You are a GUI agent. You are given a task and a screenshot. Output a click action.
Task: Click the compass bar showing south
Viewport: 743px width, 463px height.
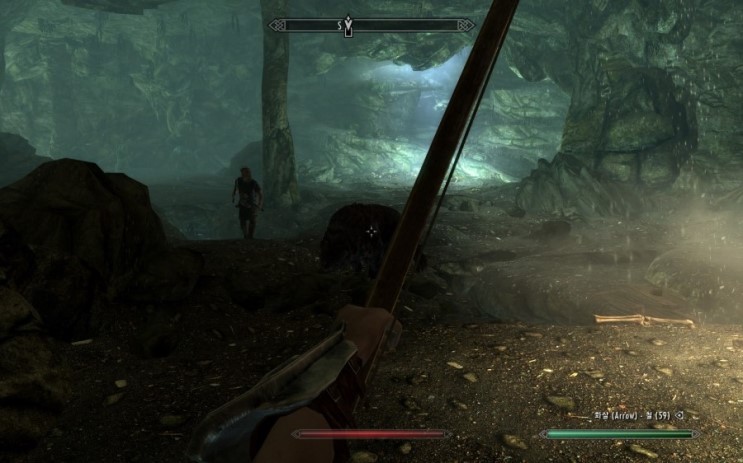370,25
